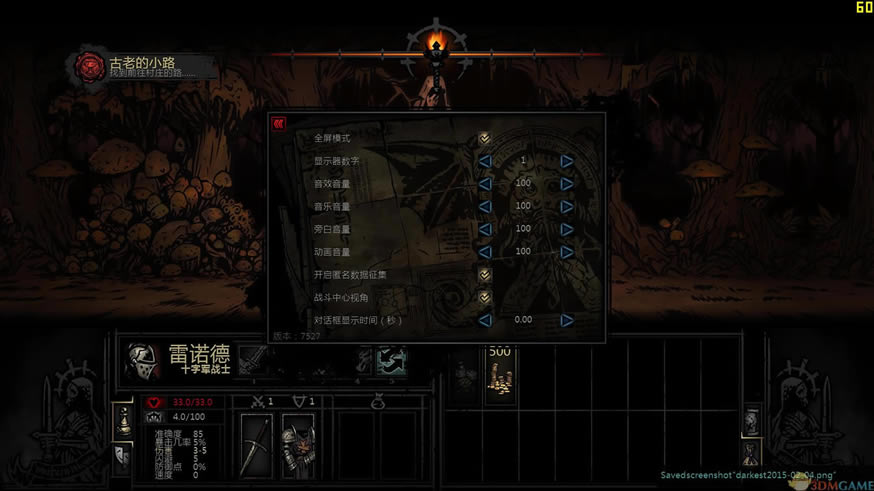Raise the 音乐音量 music volume
The height and width of the screenshot is (491, 874).
(x=566, y=207)
